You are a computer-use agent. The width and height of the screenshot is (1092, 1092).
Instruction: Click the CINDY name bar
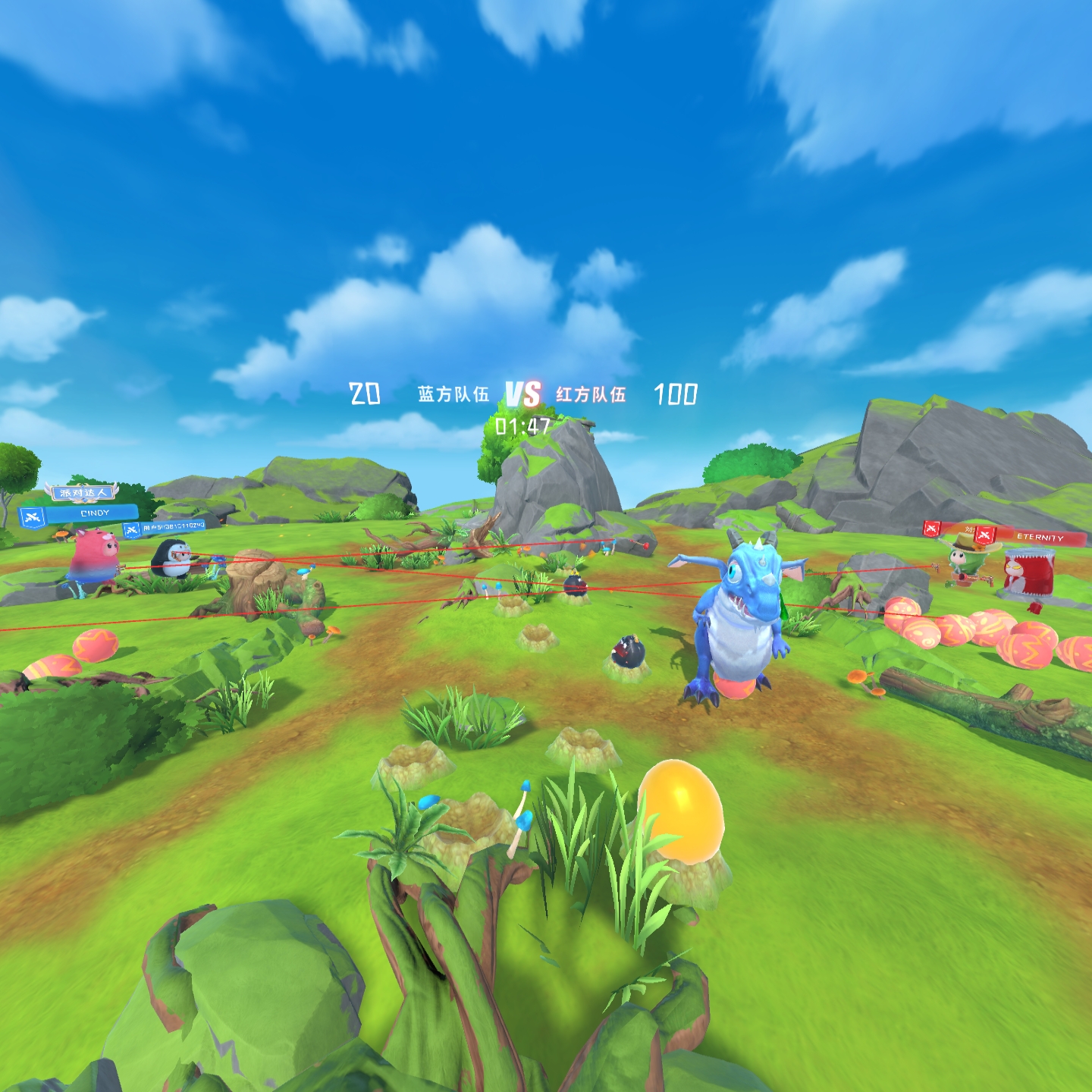95,513
